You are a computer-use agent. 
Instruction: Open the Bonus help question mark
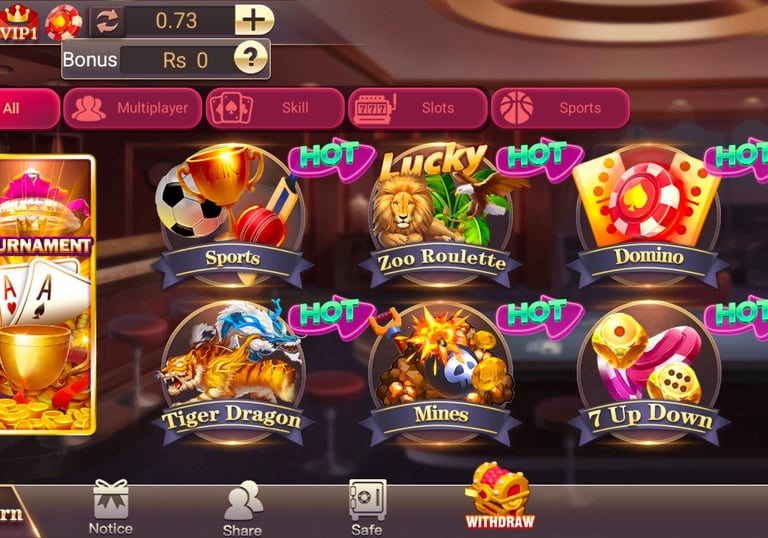point(250,59)
